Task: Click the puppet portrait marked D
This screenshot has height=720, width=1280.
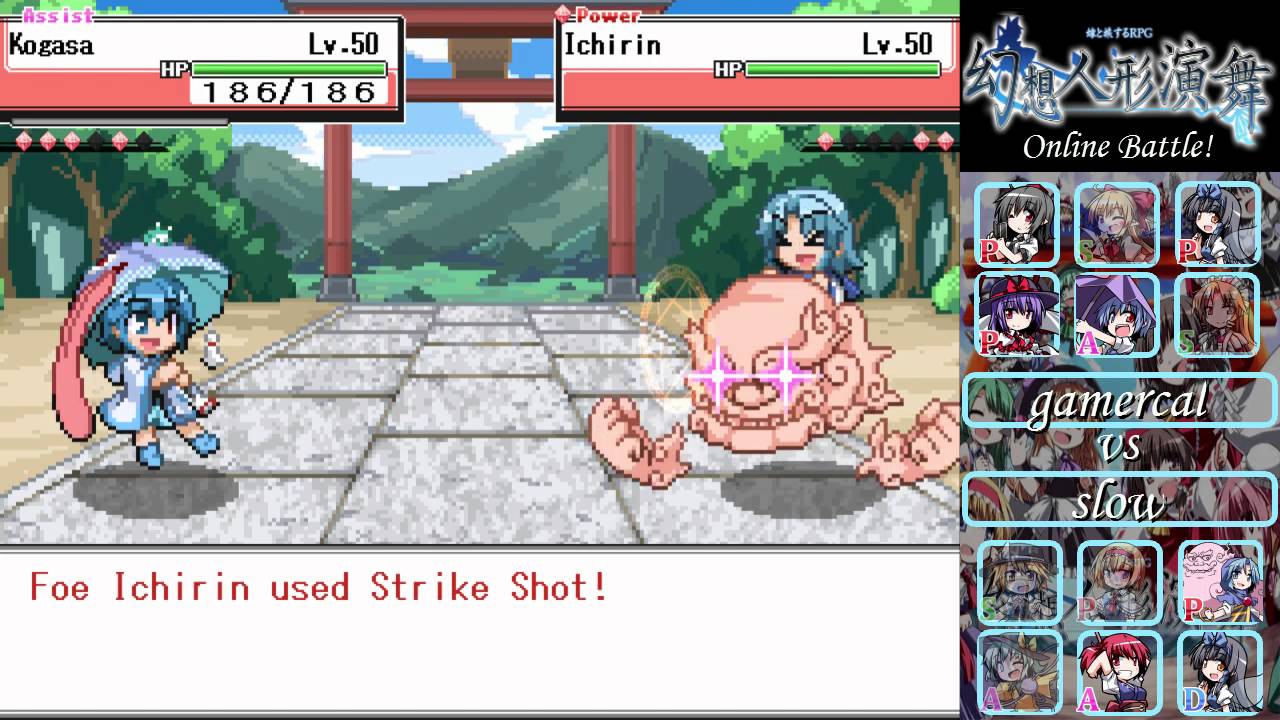Action: pos(1220,672)
